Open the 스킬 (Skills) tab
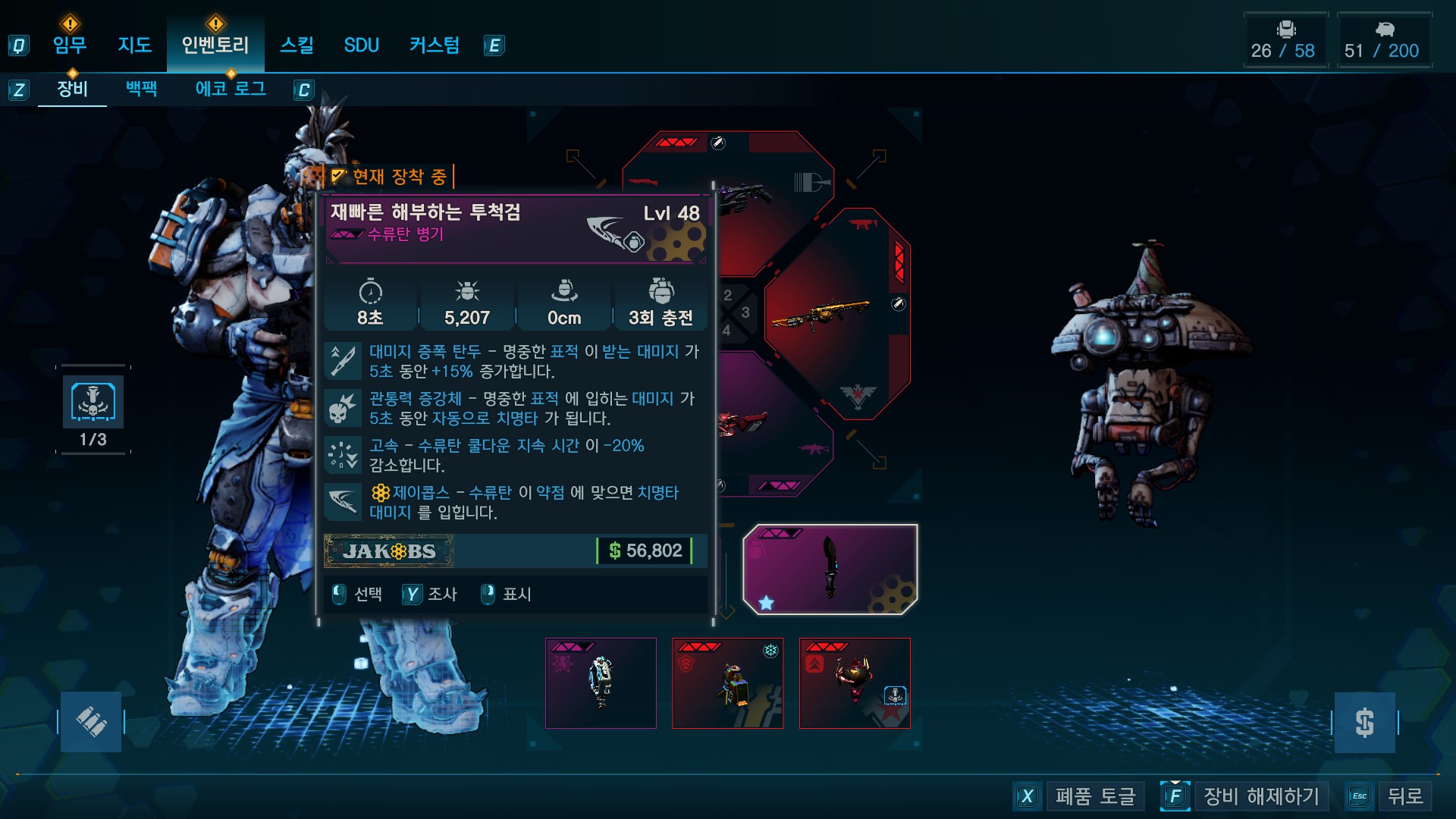This screenshot has width=1456, height=819. 297,45
